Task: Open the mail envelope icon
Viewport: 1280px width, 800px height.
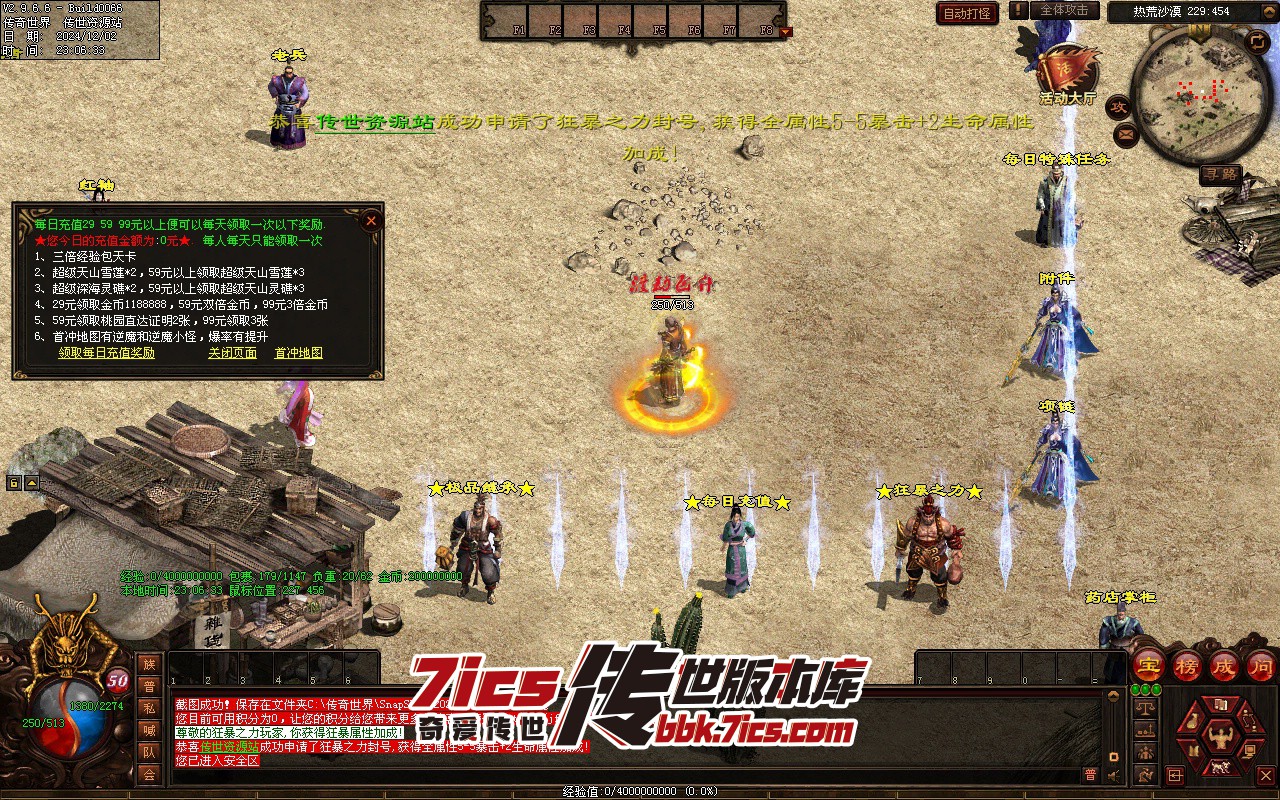Action: 1126,133
